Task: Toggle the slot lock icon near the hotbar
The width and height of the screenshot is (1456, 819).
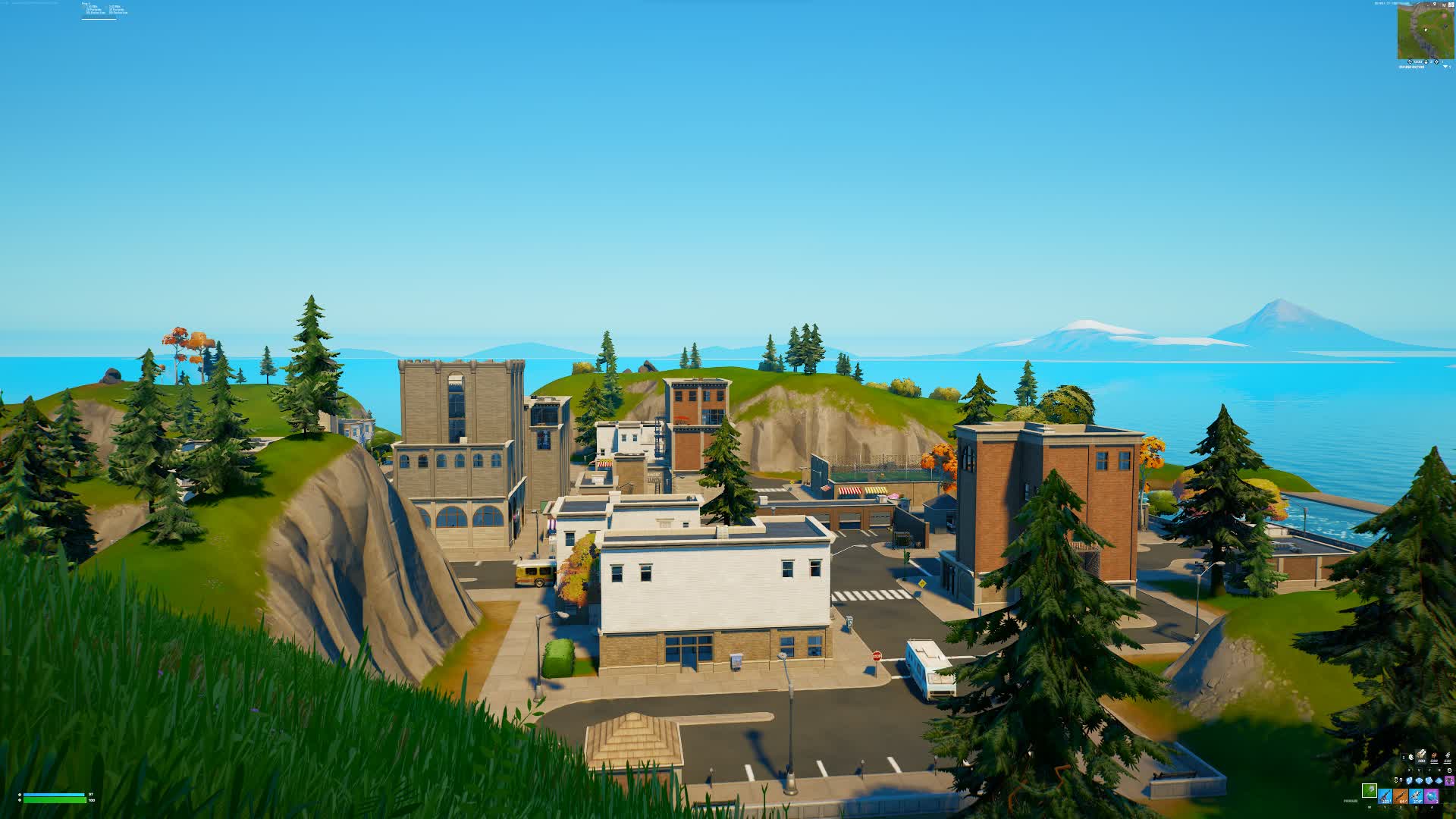Action: click(1449, 770)
